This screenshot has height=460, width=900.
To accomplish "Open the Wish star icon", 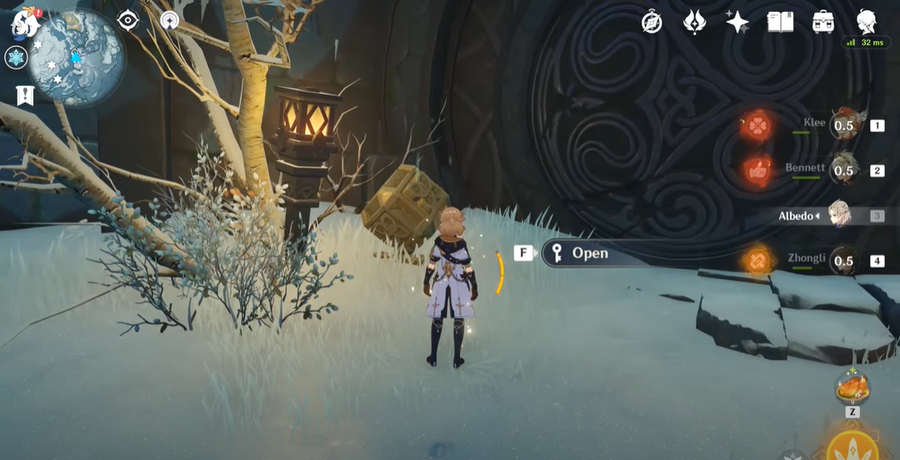I will coord(738,21).
